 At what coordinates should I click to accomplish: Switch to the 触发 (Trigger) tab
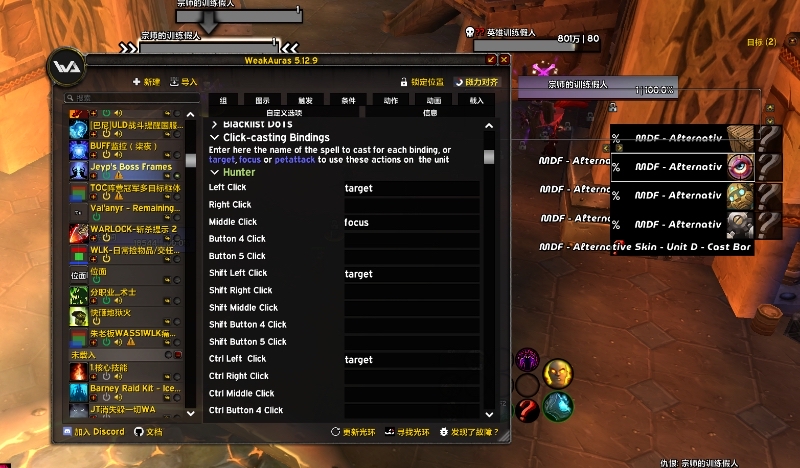[x=305, y=100]
